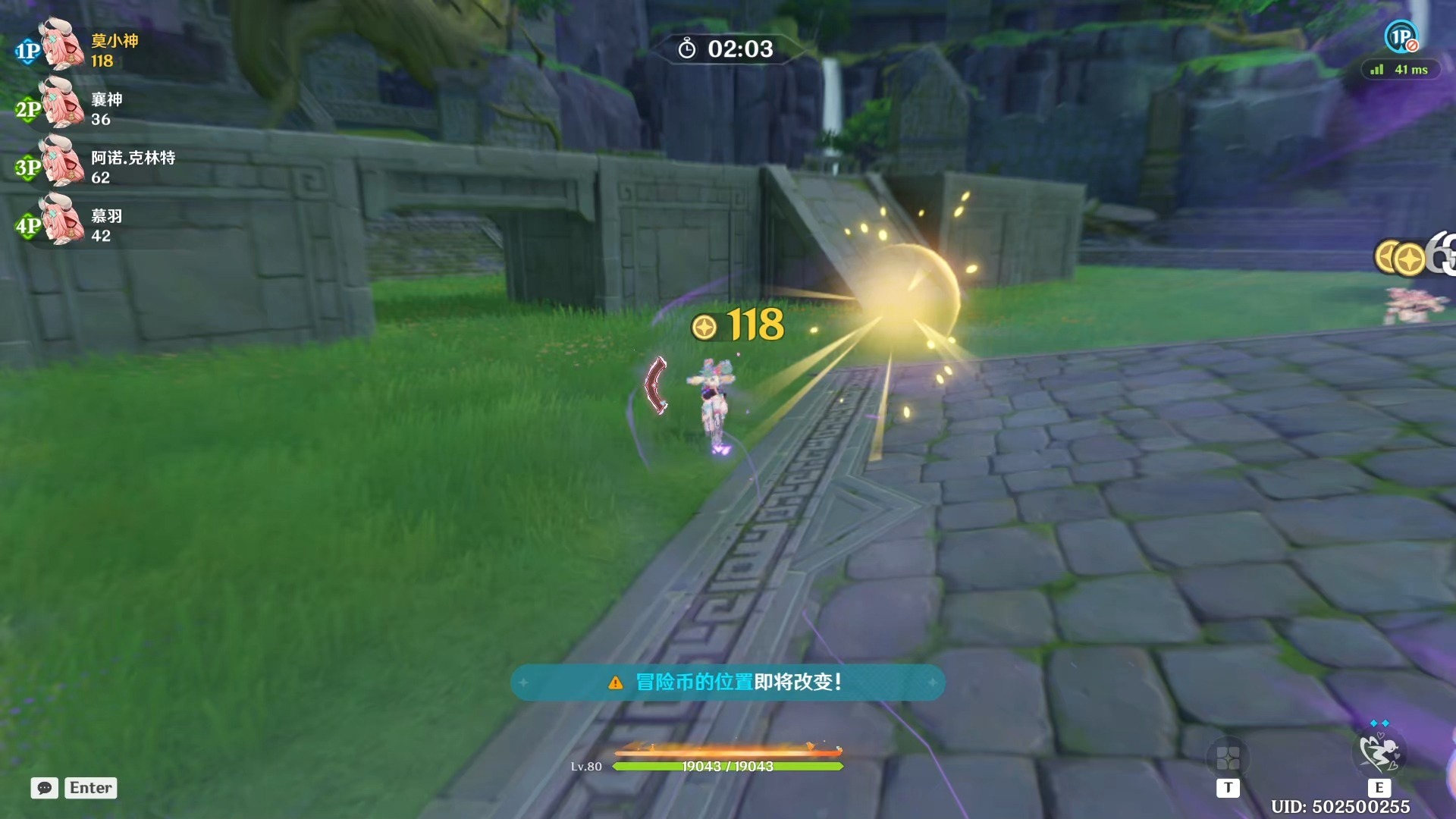Choose player 阿诺.克林特 in the scoreboard
This screenshot has width=1456, height=819.
click(x=133, y=158)
